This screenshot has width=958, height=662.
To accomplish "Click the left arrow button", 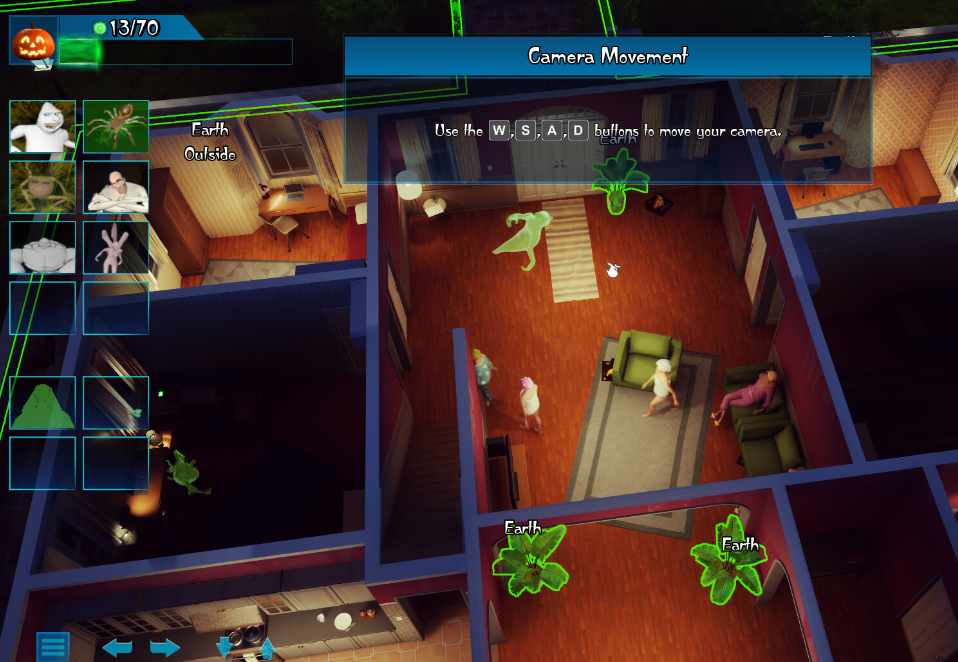I will [x=117, y=648].
